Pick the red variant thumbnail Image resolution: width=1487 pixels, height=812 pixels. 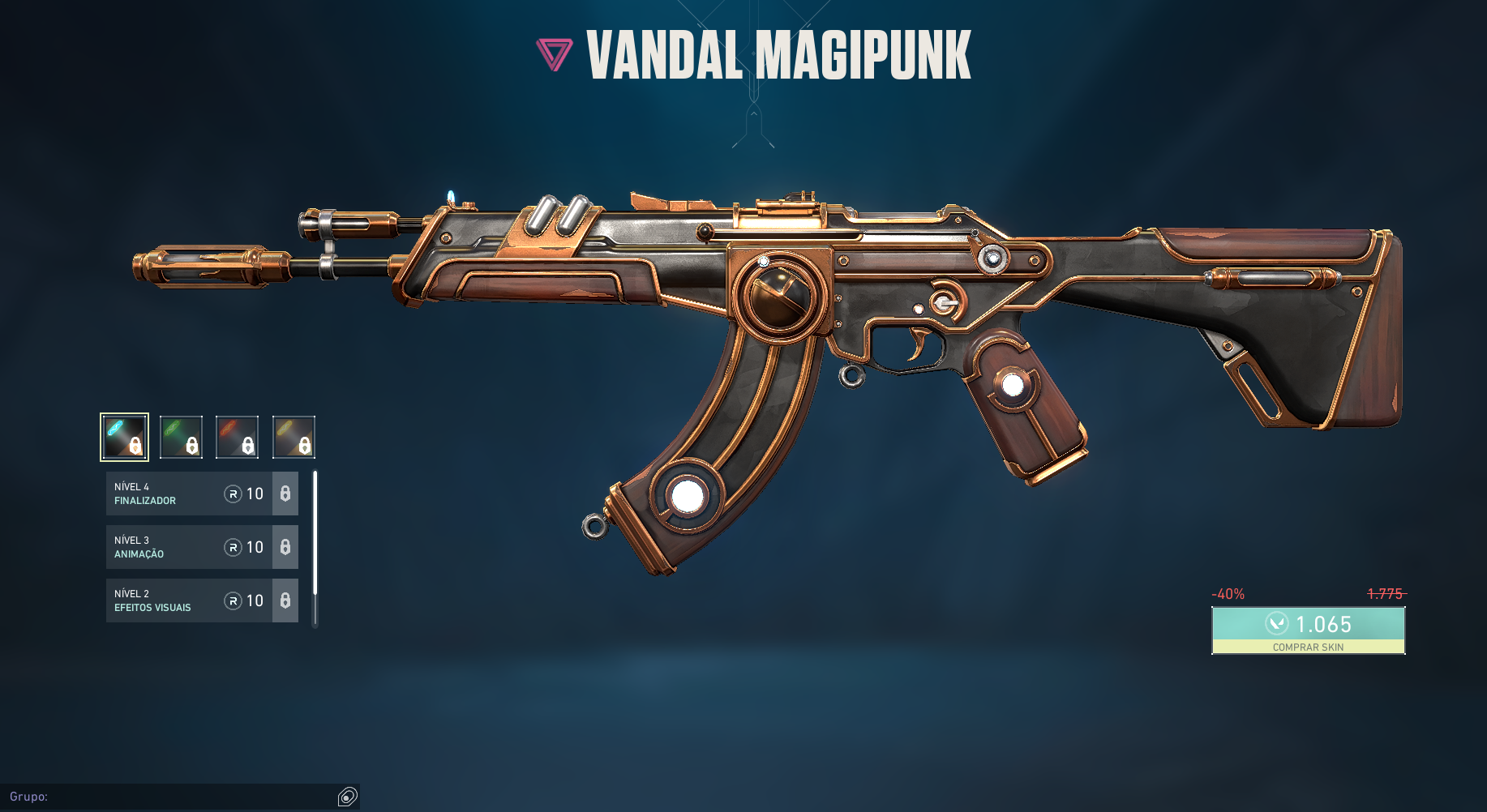(238, 437)
